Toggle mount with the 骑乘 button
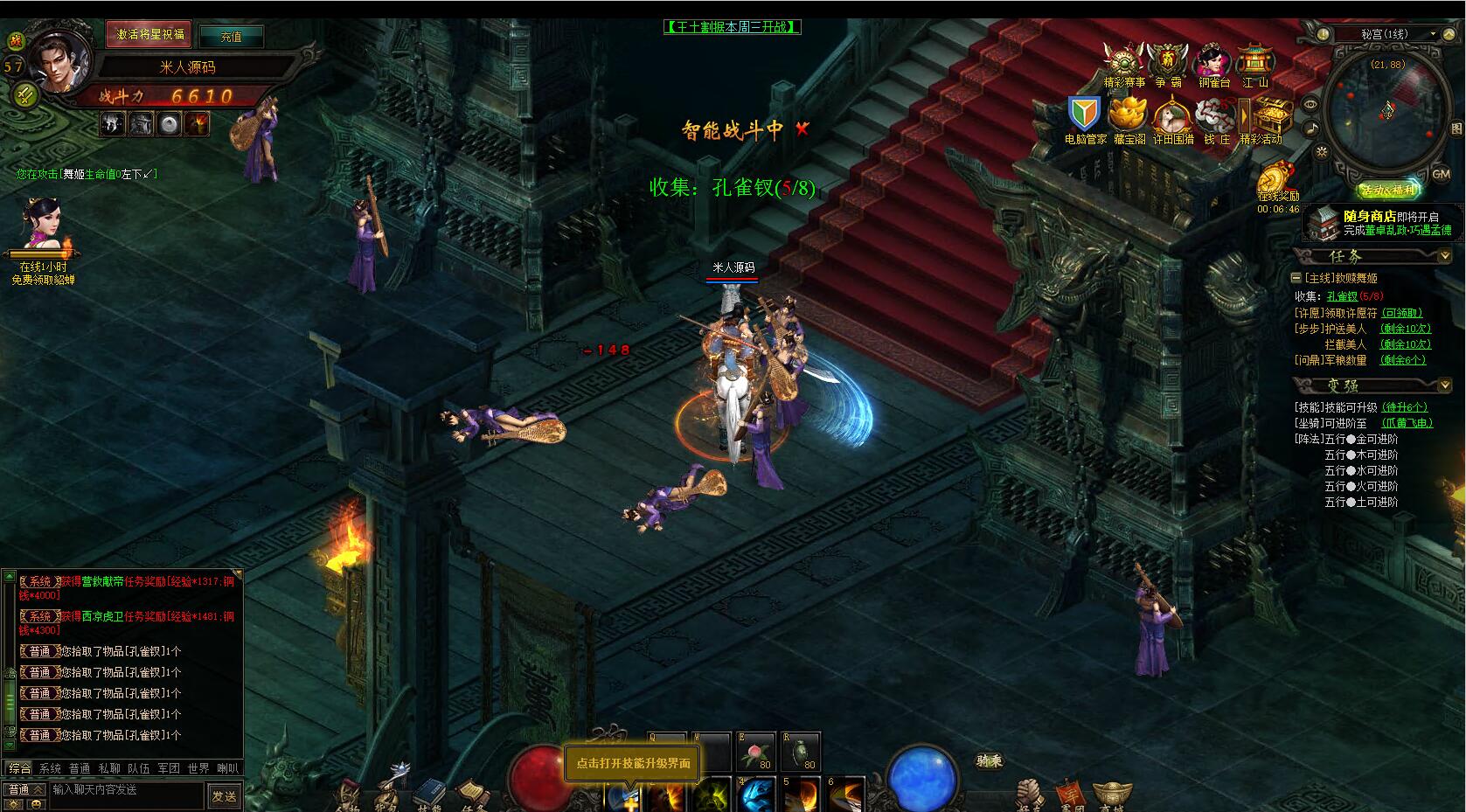Image resolution: width=1466 pixels, height=812 pixels. (990, 760)
